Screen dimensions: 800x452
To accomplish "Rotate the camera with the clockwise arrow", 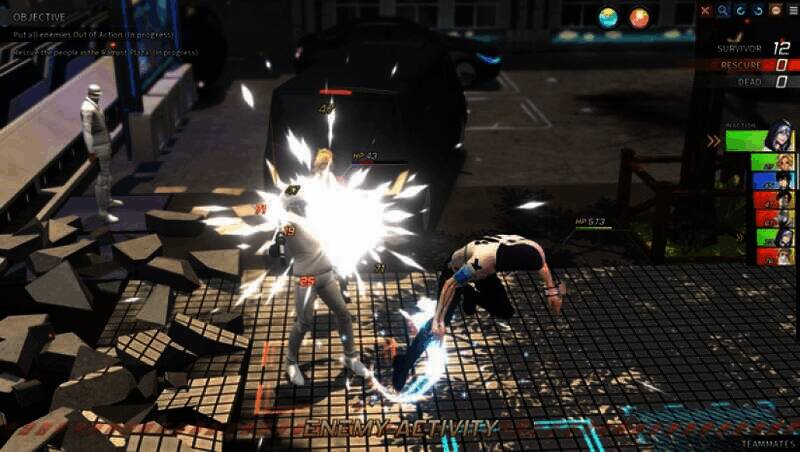I will coord(740,11).
